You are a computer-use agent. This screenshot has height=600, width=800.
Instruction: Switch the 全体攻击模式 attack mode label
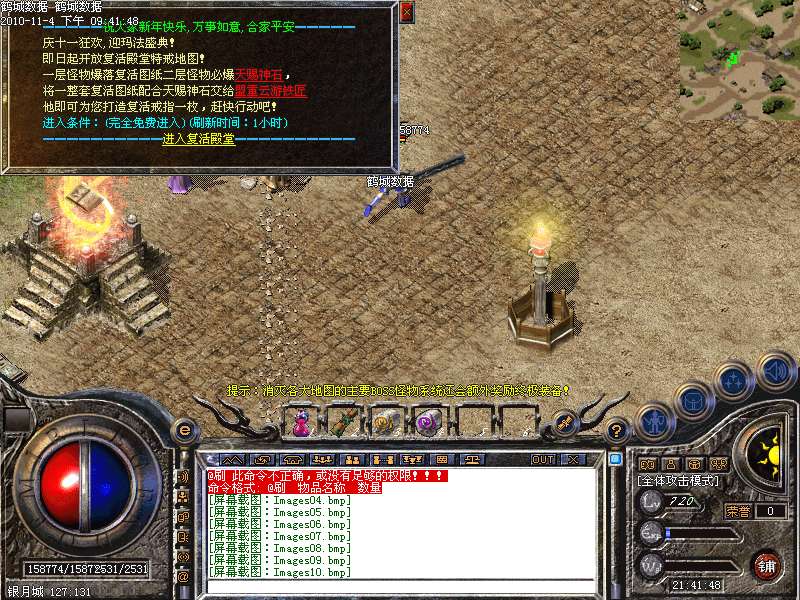pos(680,481)
